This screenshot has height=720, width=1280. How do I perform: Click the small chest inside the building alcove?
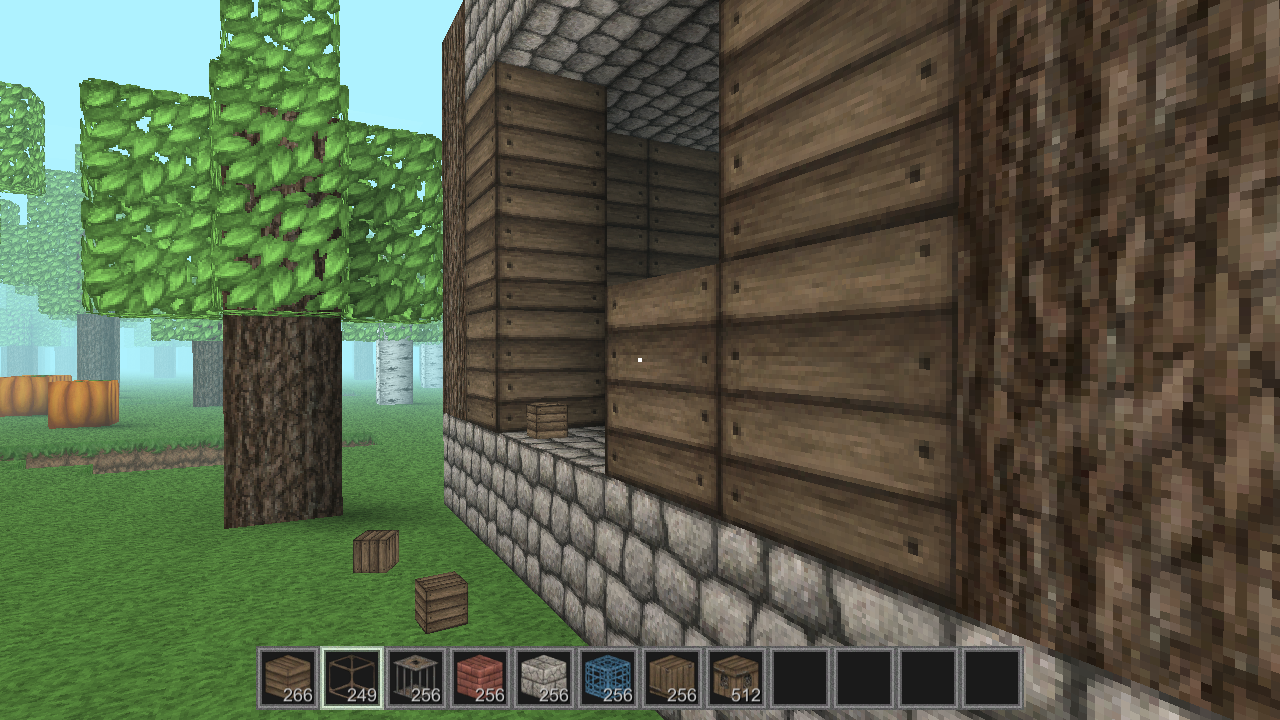coord(546,420)
